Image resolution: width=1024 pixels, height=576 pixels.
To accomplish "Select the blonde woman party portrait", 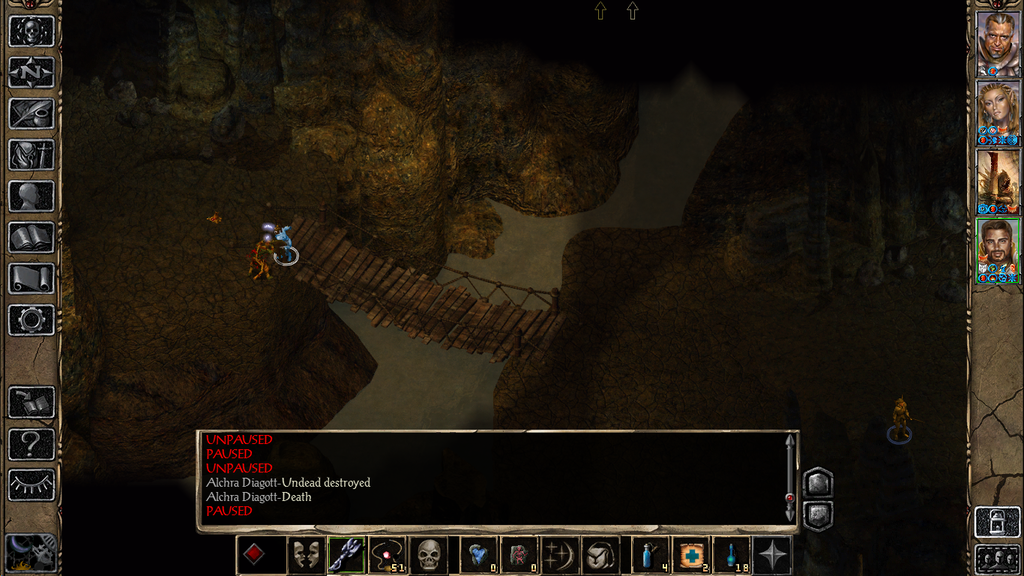I will tap(997, 111).
